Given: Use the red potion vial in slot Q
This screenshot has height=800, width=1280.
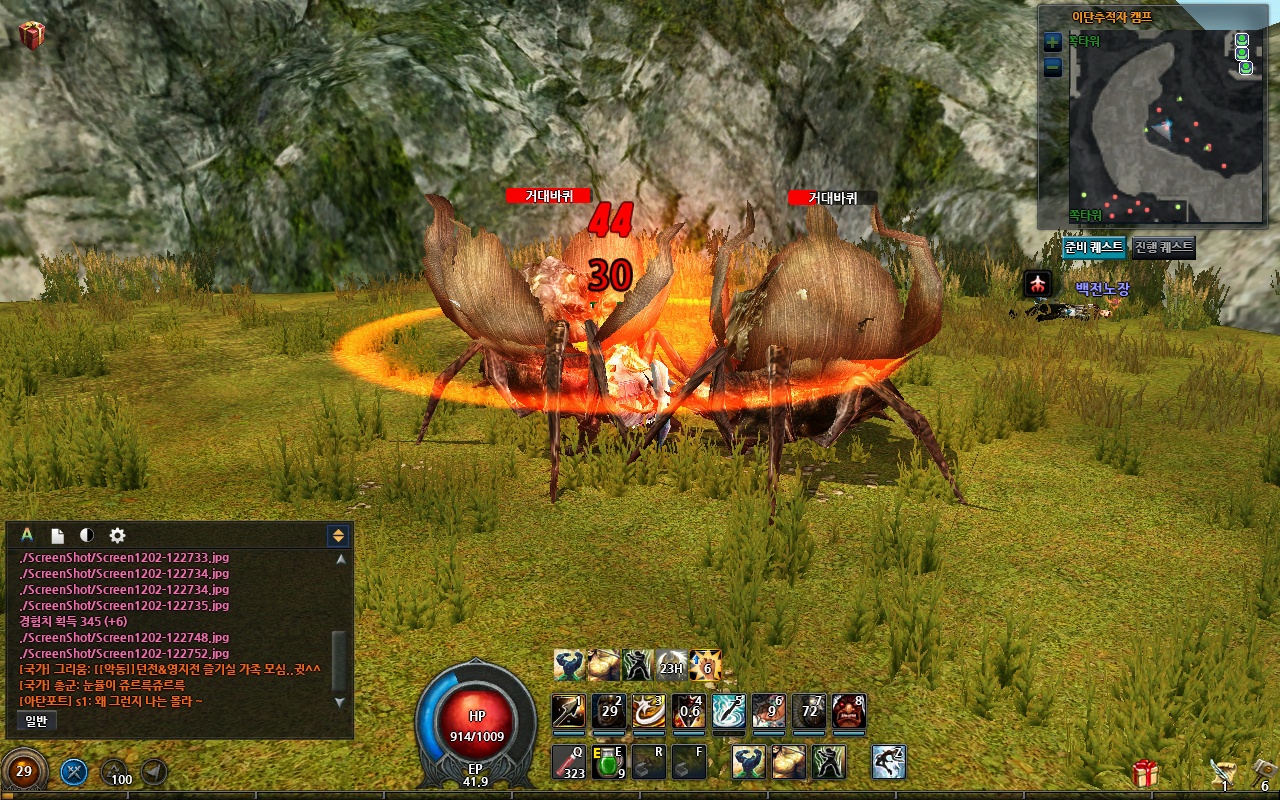Looking at the screenshot, I should tap(569, 762).
